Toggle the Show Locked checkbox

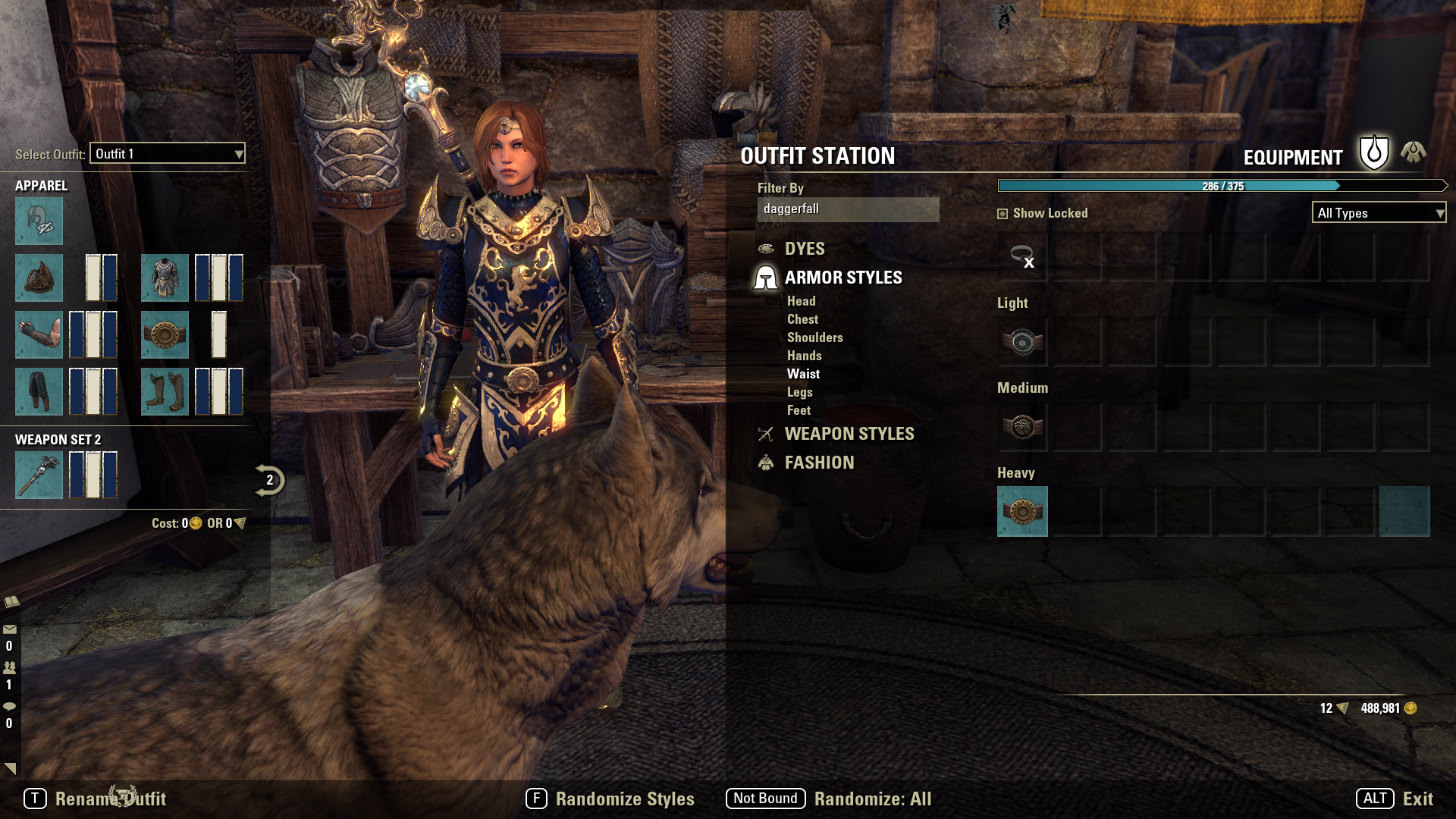click(x=1003, y=214)
